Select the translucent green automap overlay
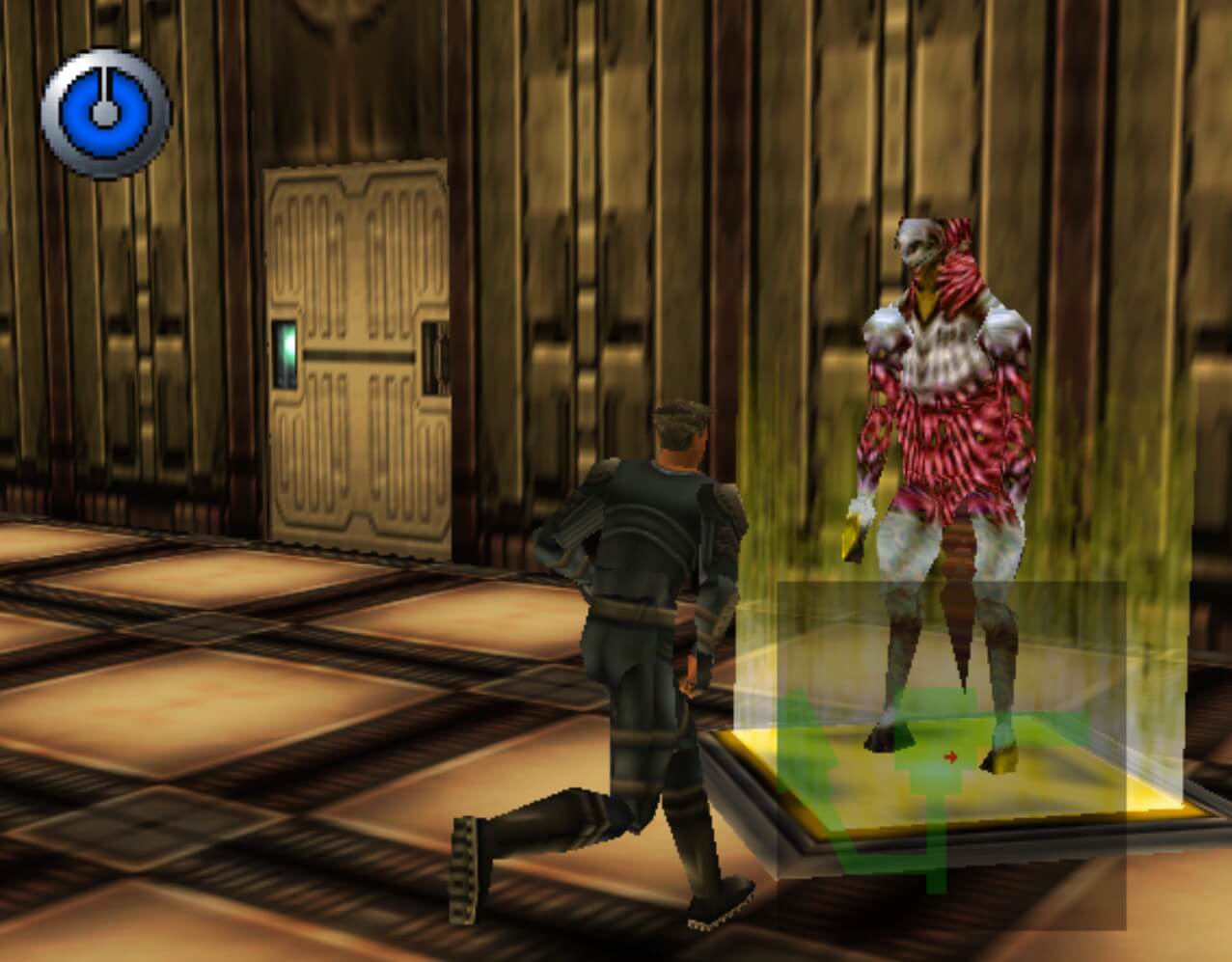 [950, 755]
